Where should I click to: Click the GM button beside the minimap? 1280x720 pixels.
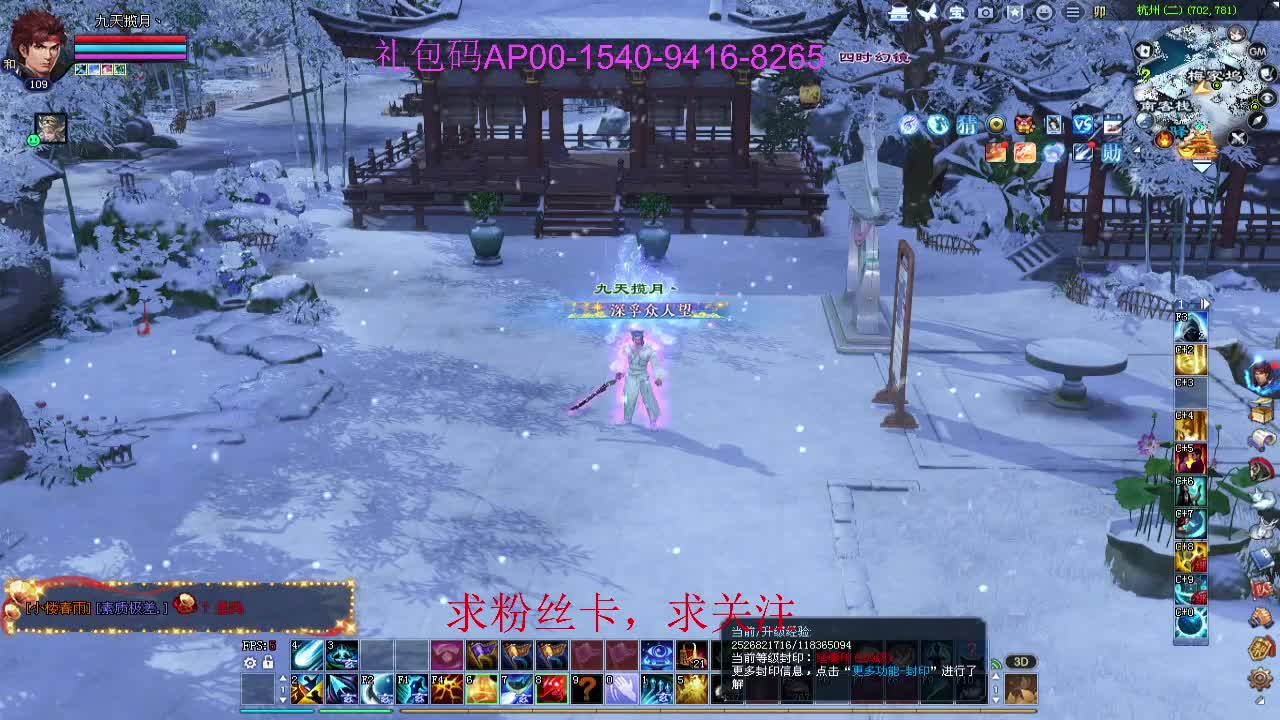(1257, 52)
